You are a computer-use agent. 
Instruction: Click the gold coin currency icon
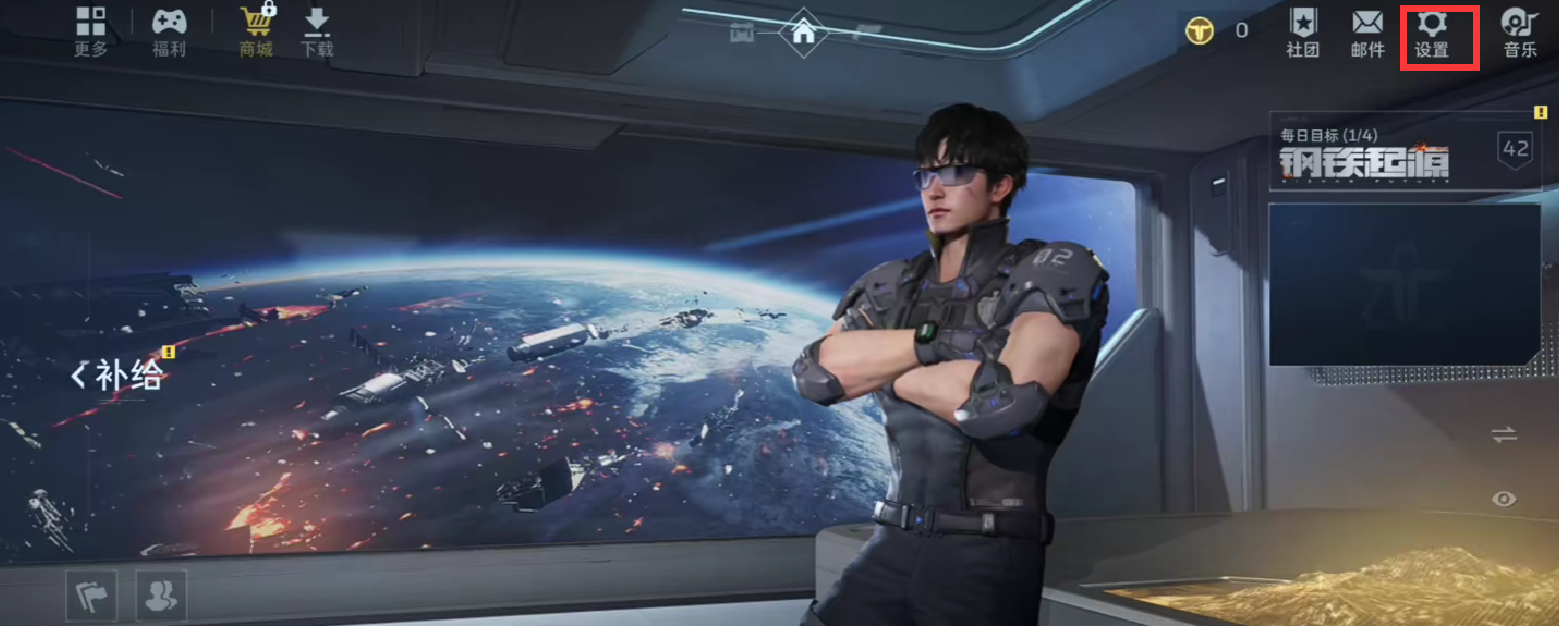coord(1199,31)
